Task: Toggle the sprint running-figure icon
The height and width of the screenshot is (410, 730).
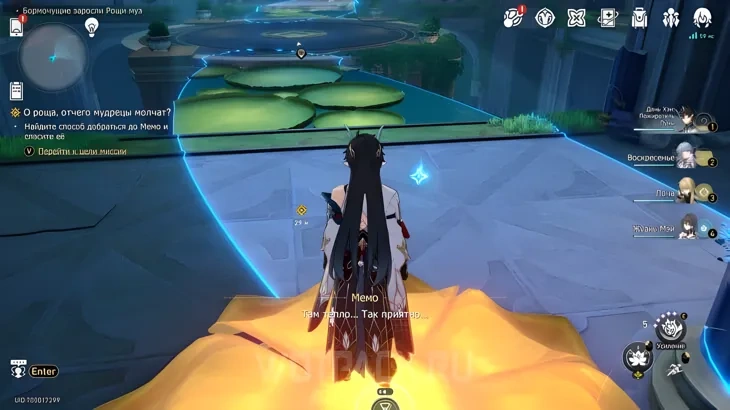Action: (677, 370)
